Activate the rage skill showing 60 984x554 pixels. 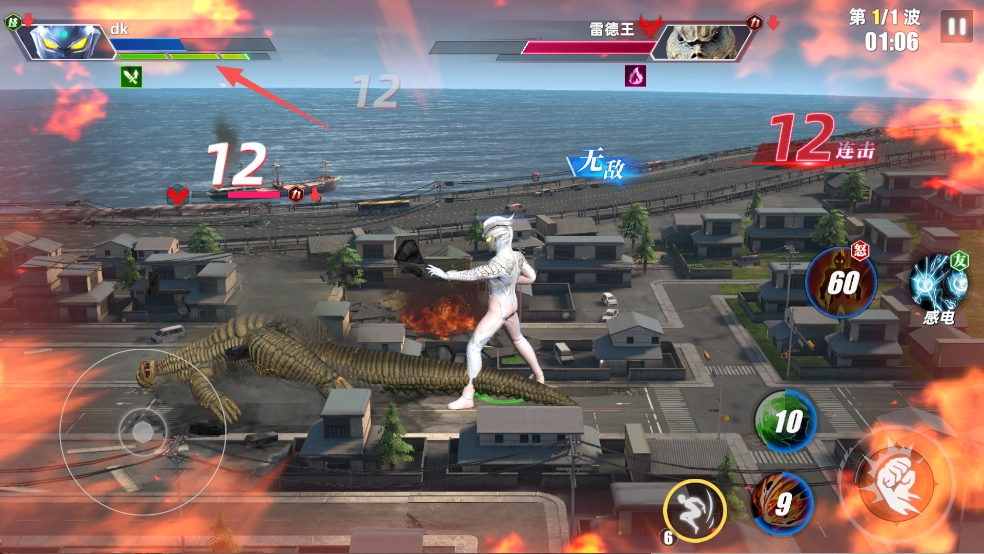click(x=841, y=282)
